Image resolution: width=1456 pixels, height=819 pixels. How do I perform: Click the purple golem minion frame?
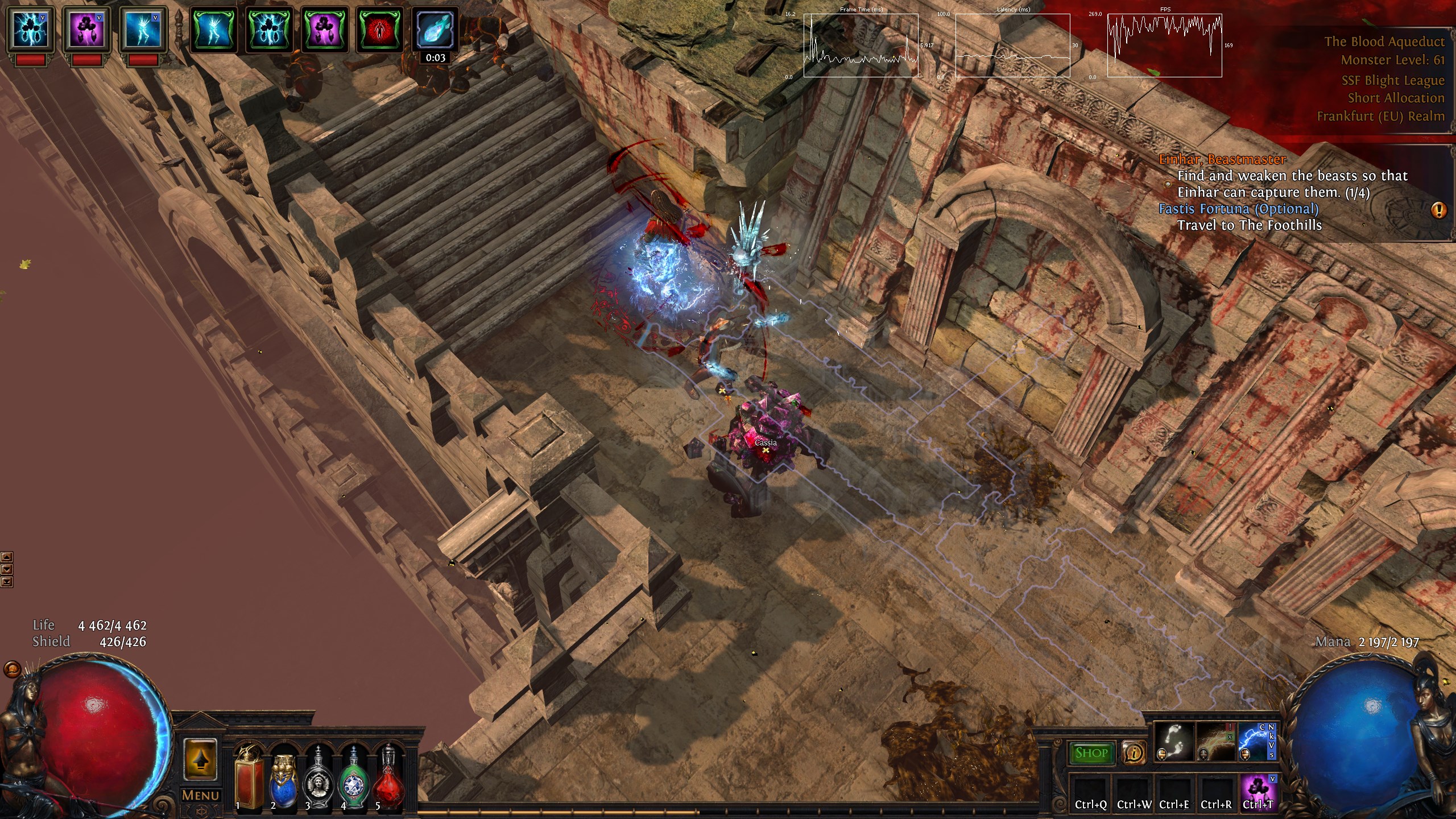coord(86,30)
